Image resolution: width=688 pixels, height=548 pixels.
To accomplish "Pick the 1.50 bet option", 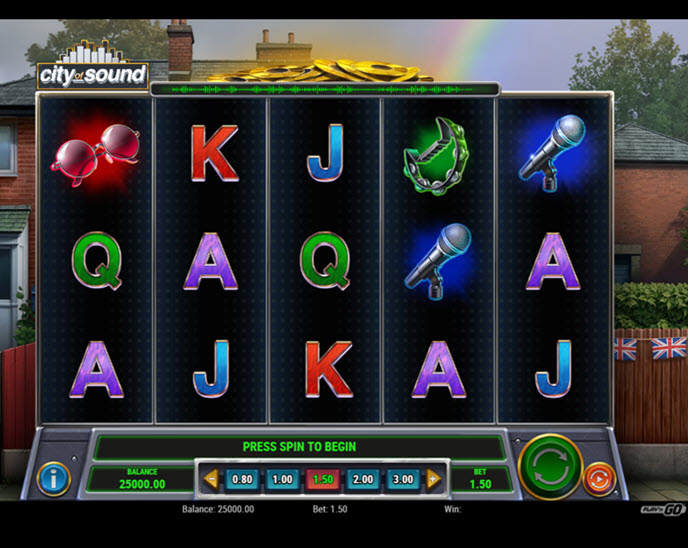I will 322,479.
